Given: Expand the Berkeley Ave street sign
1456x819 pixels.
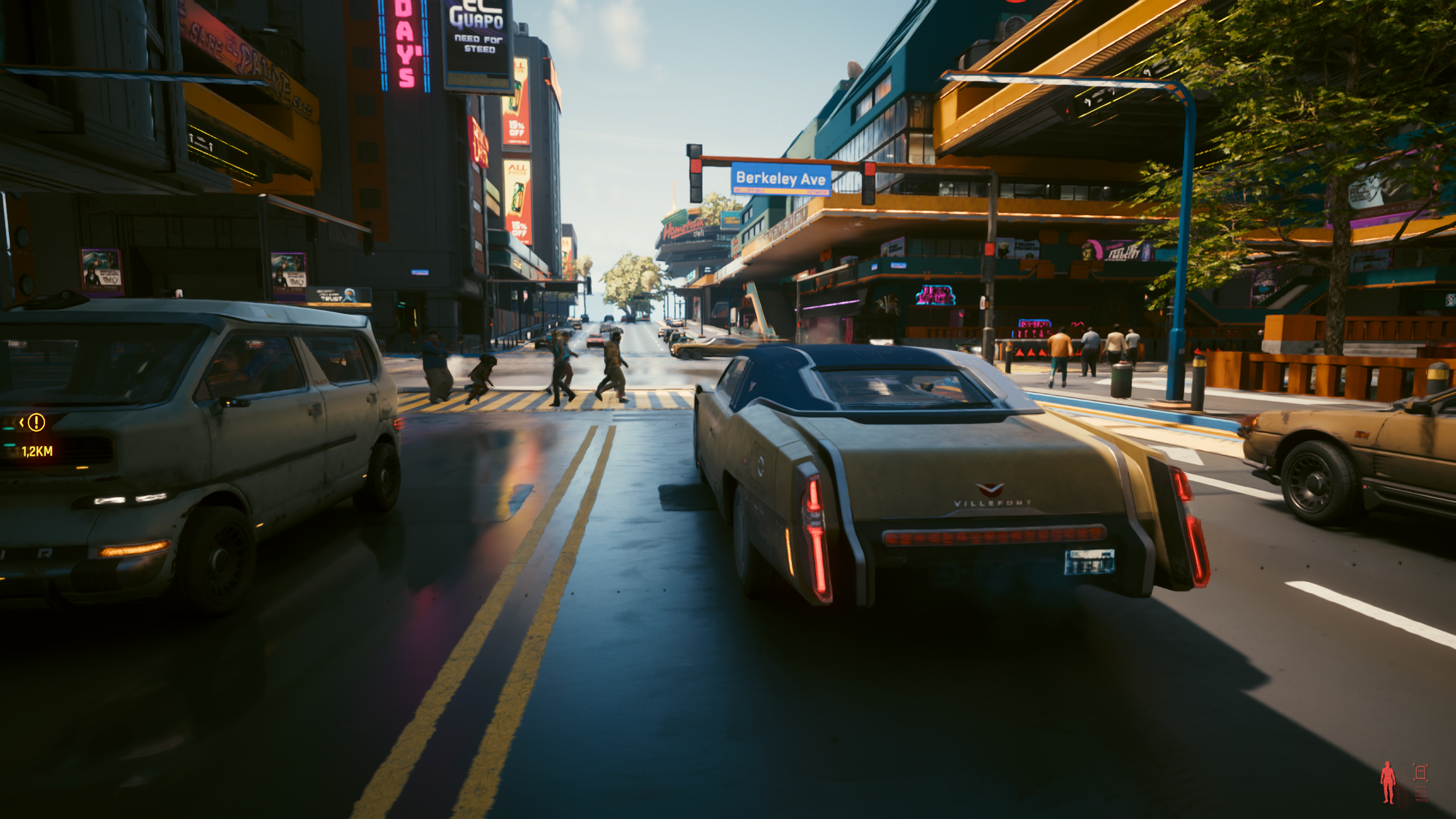Looking at the screenshot, I should (781, 179).
